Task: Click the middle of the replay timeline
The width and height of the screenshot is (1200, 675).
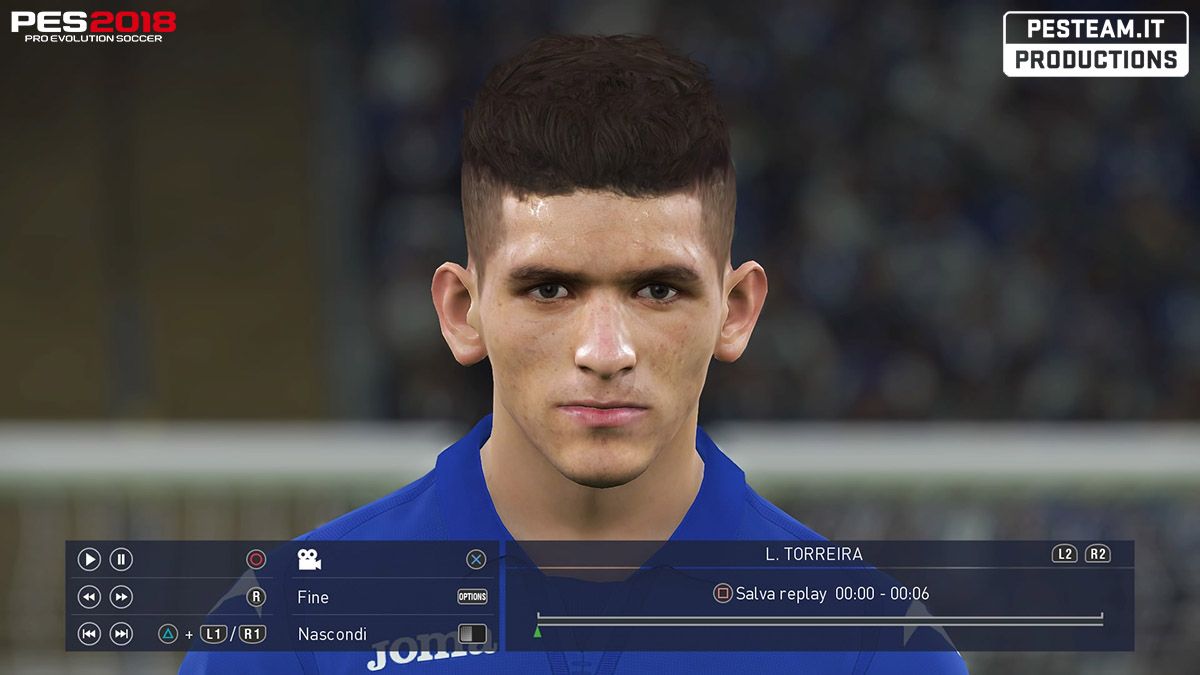Action: 820,621
